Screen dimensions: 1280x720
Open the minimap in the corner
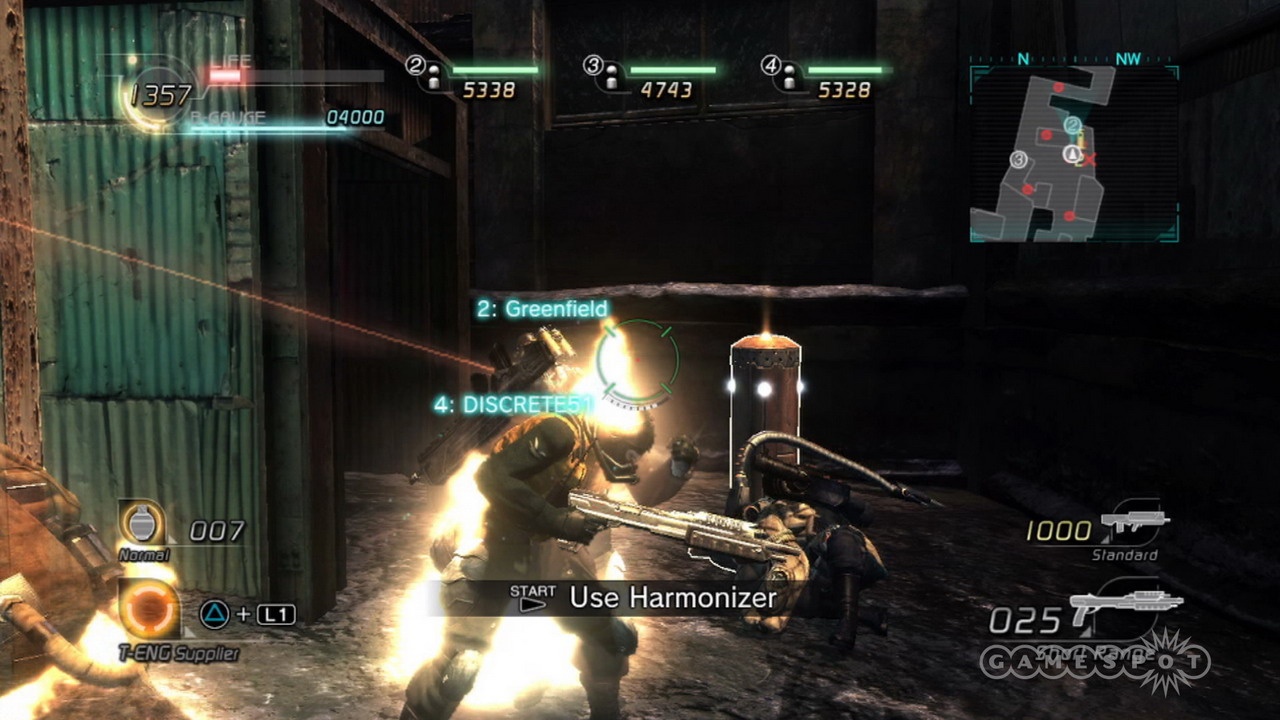[x=1074, y=154]
